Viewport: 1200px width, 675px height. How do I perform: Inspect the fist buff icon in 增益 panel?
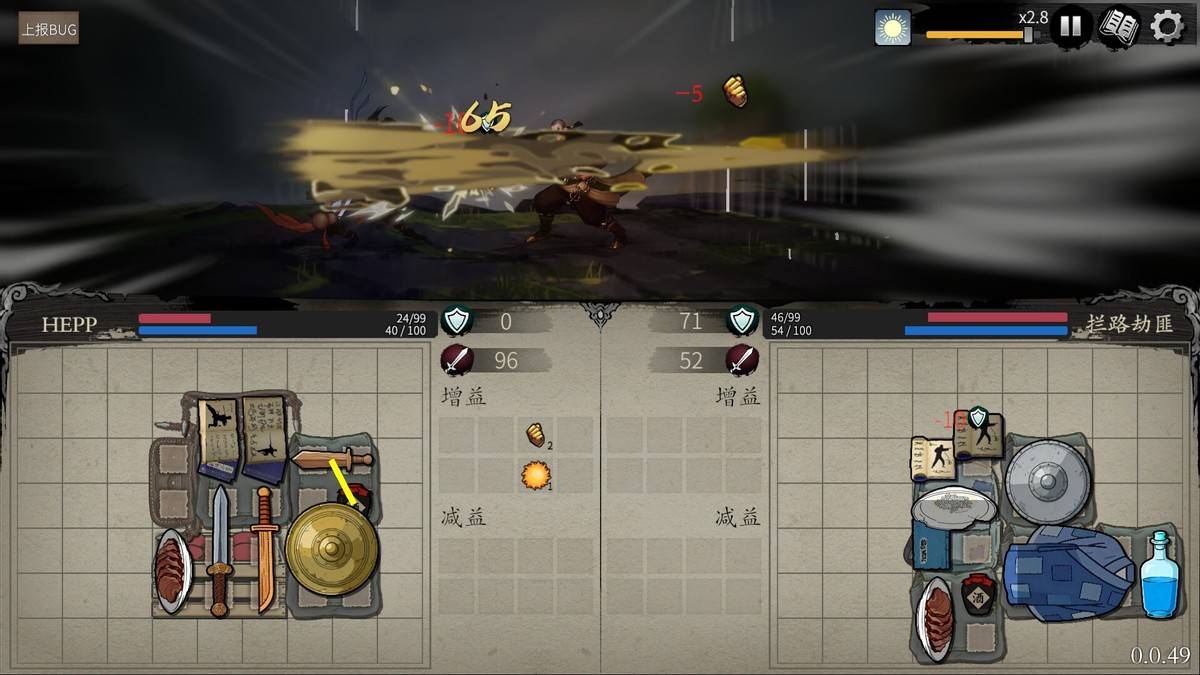coord(536,434)
